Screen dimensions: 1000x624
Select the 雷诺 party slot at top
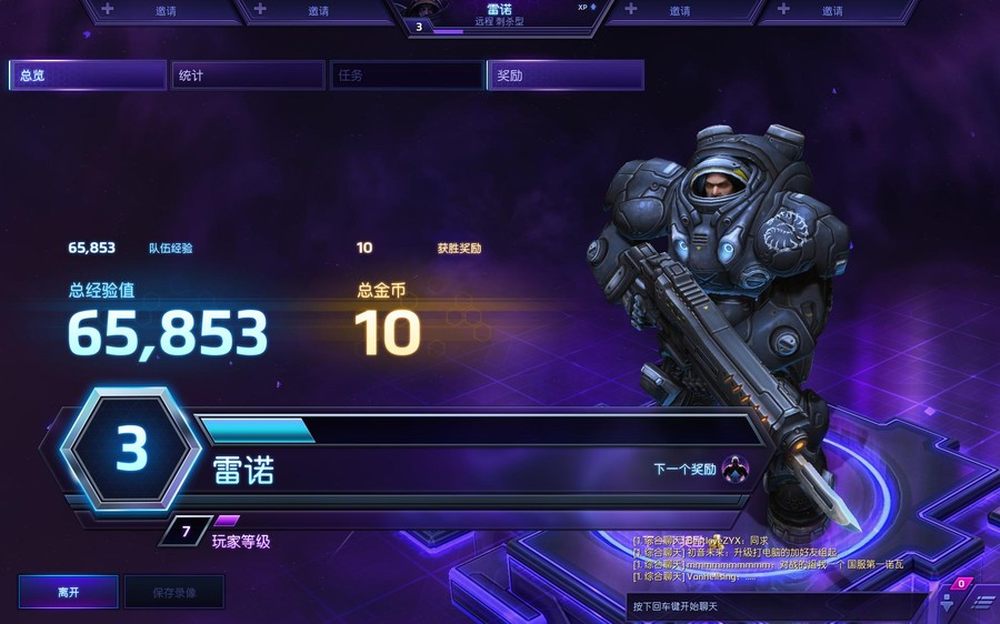pyautogui.click(x=500, y=16)
